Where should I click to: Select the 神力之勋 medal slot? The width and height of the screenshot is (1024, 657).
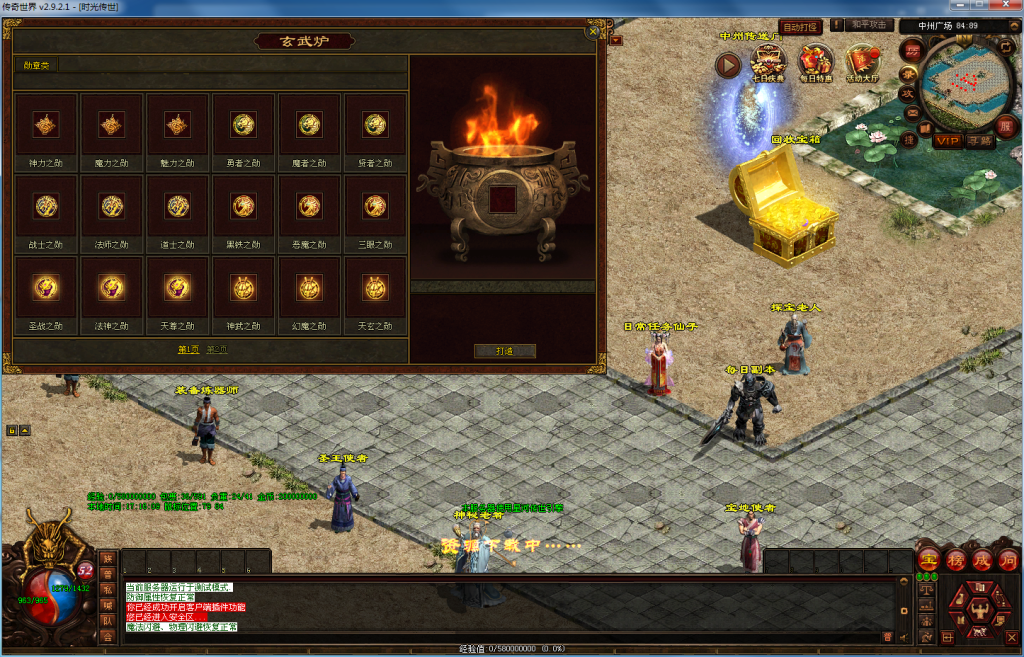point(46,125)
